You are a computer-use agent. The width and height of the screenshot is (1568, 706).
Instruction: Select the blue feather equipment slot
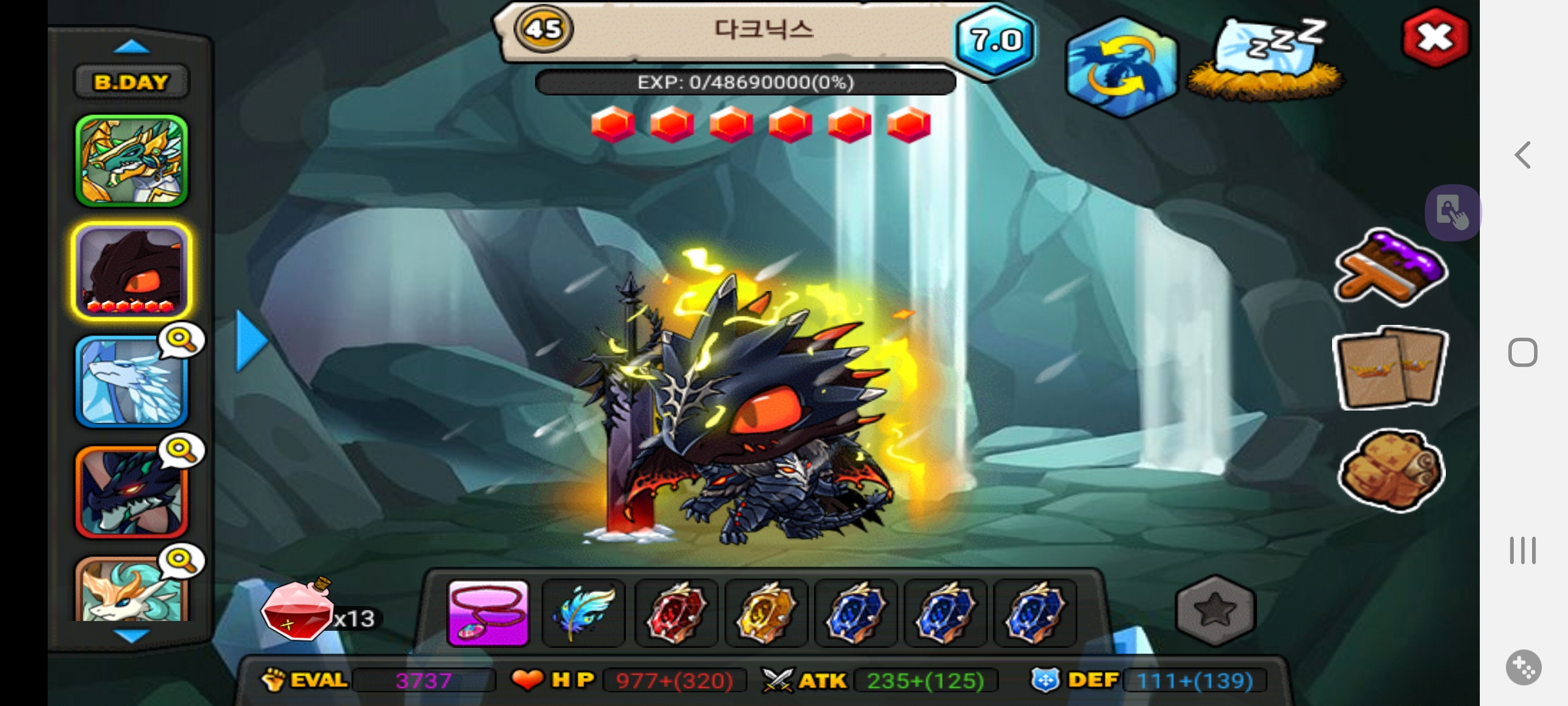(583, 613)
